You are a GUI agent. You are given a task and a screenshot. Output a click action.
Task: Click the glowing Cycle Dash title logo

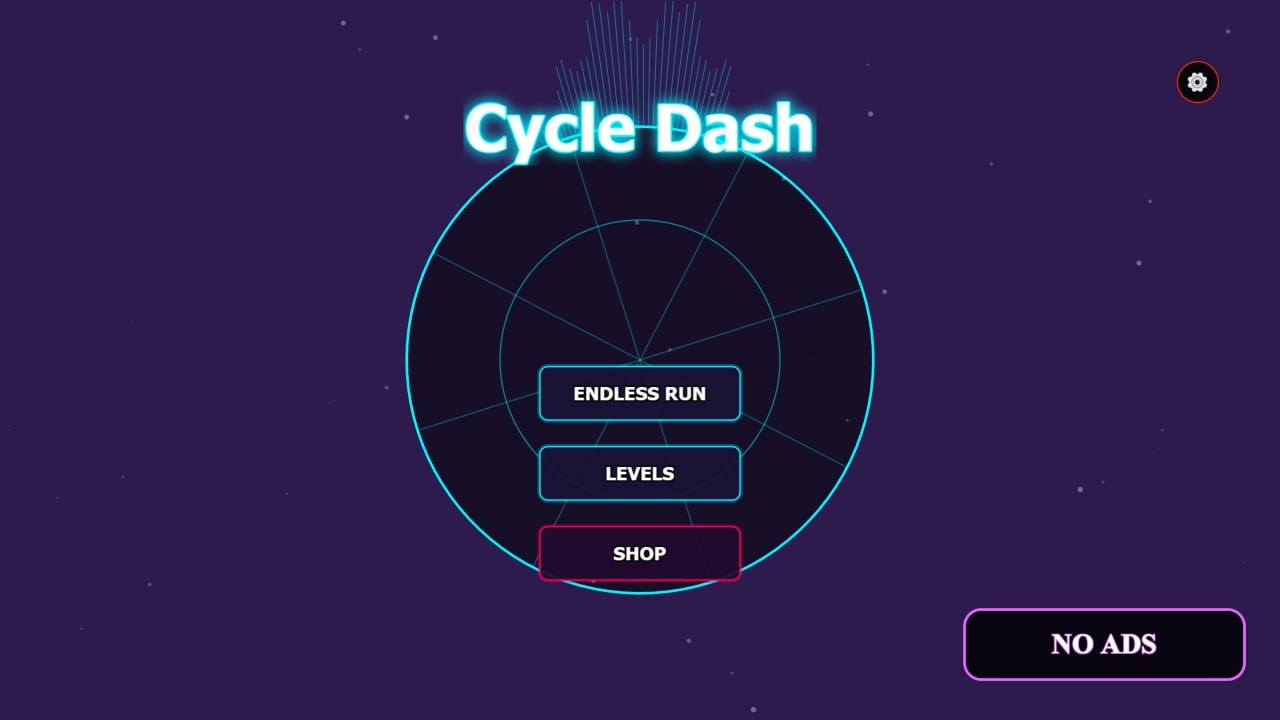639,126
